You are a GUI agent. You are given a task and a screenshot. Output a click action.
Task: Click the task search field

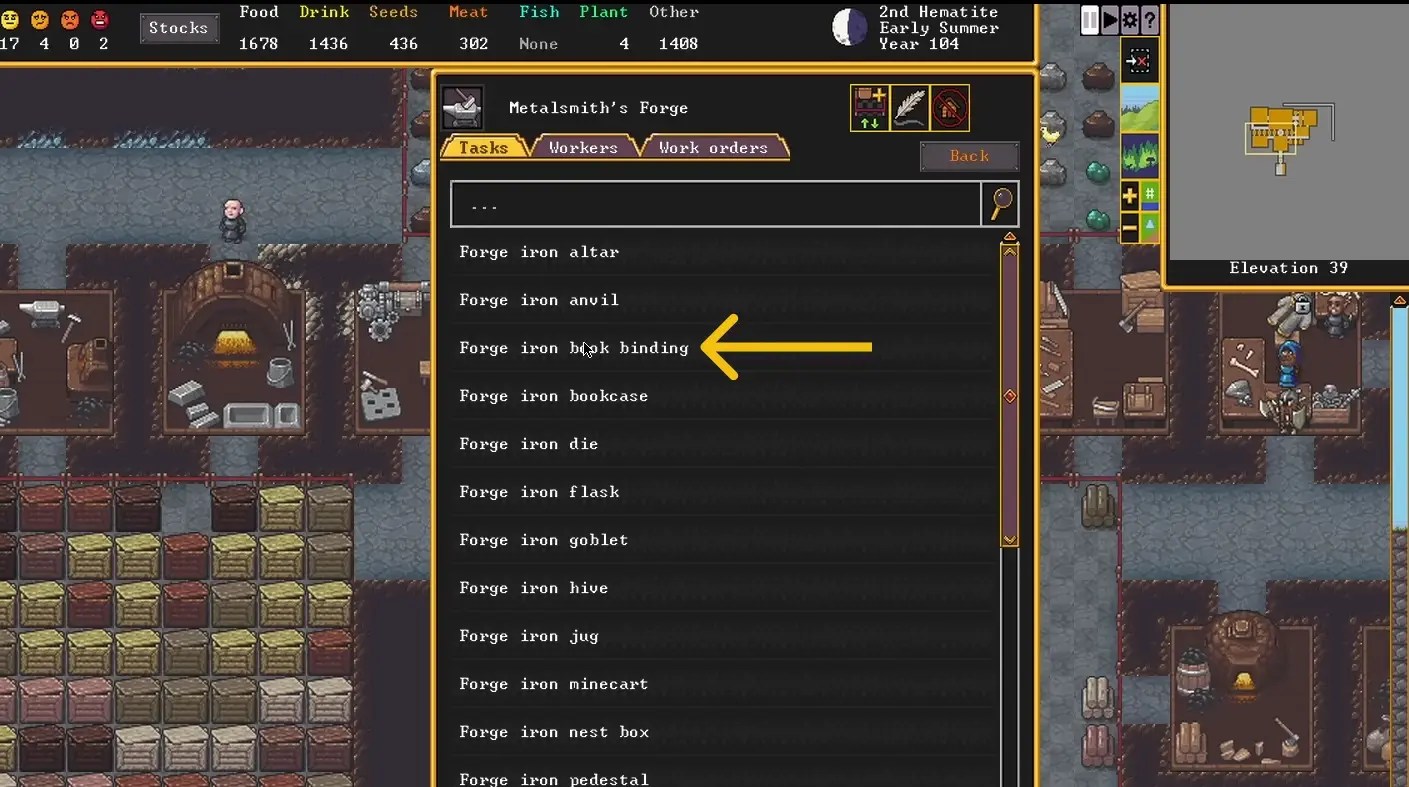pos(715,204)
